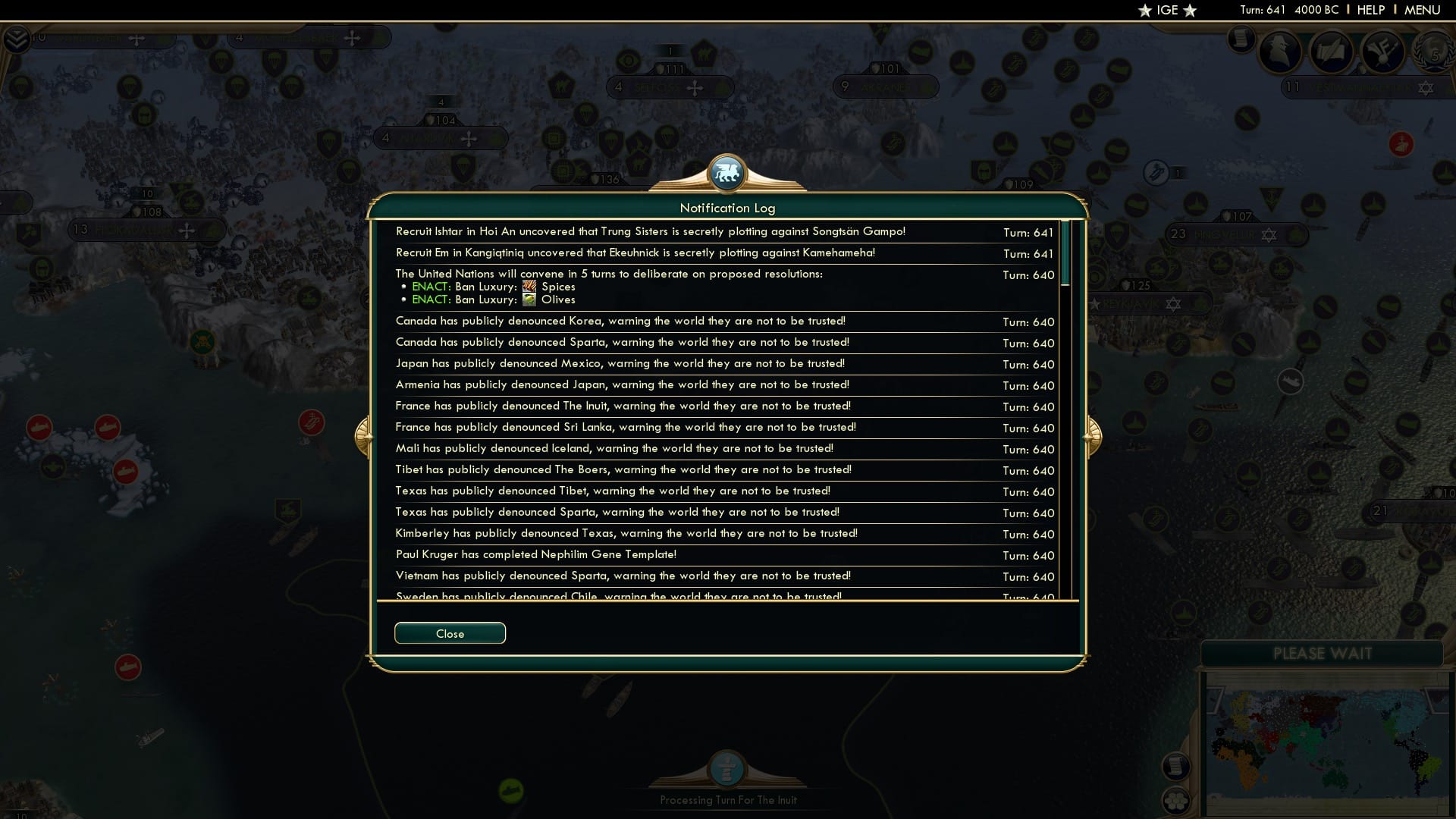Open the Espionage overview spy icon
Screen dimensions: 1456x819
tap(1278, 52)
